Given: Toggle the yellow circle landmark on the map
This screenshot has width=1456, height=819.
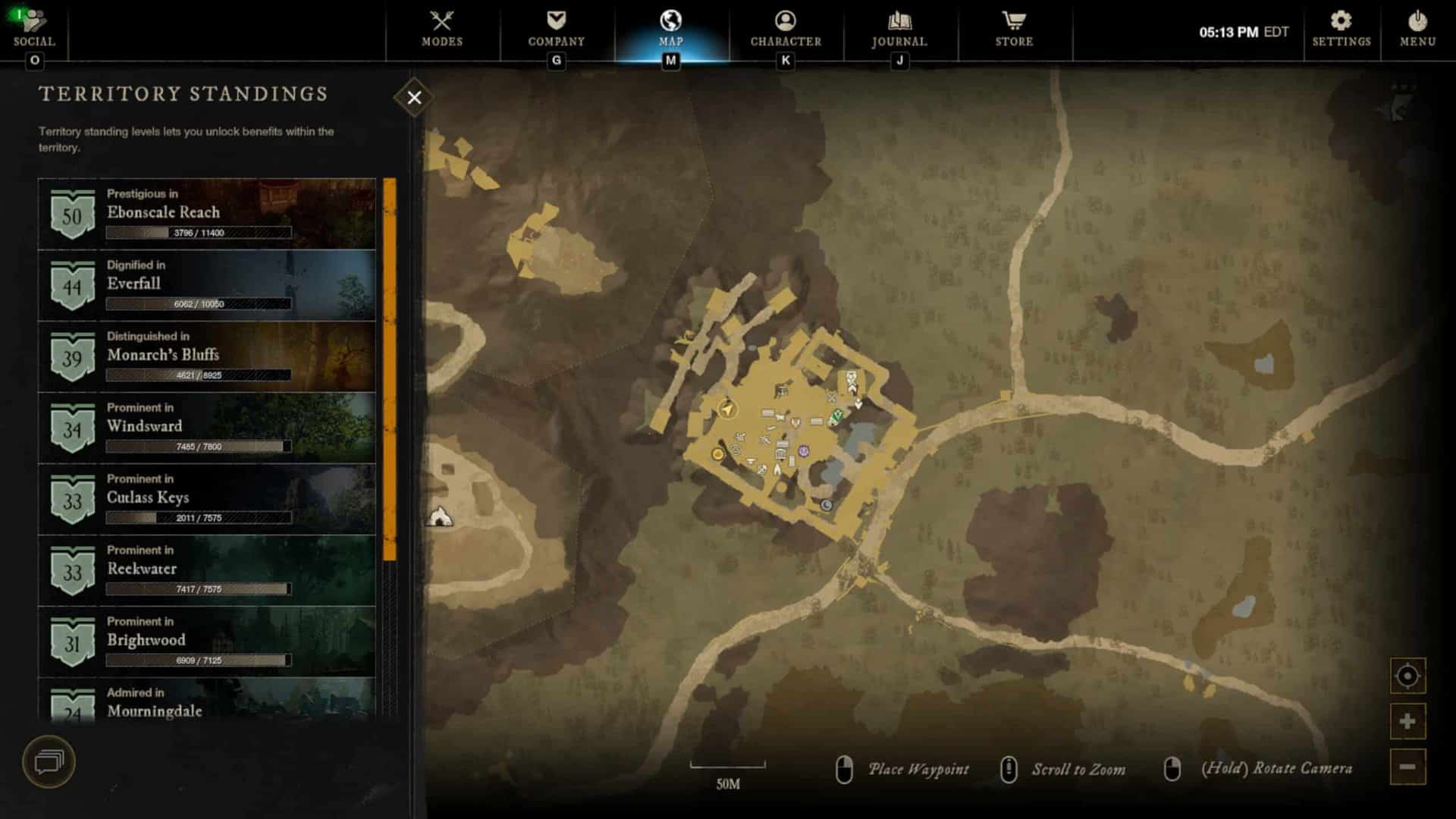Looking at the screenshot, I should [717, 455].
